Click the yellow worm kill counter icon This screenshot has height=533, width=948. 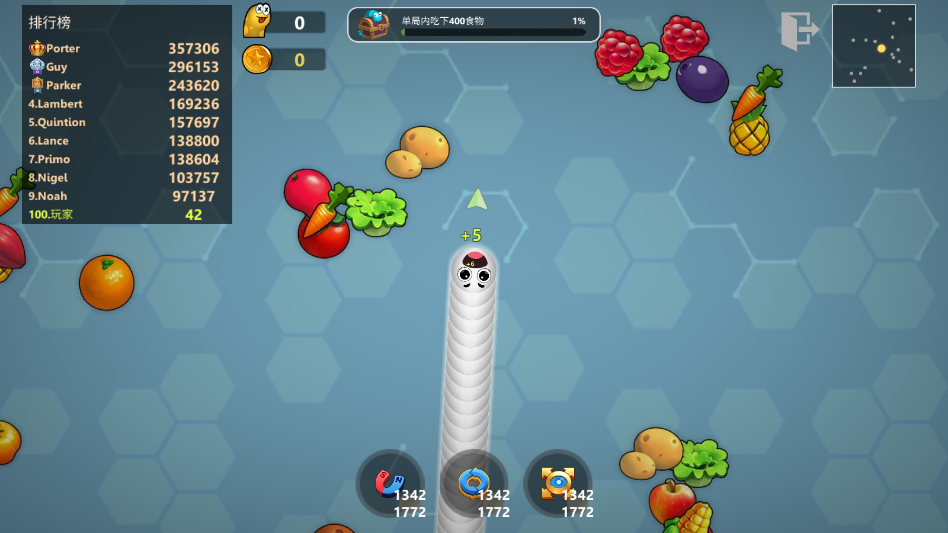click(257, 20)
